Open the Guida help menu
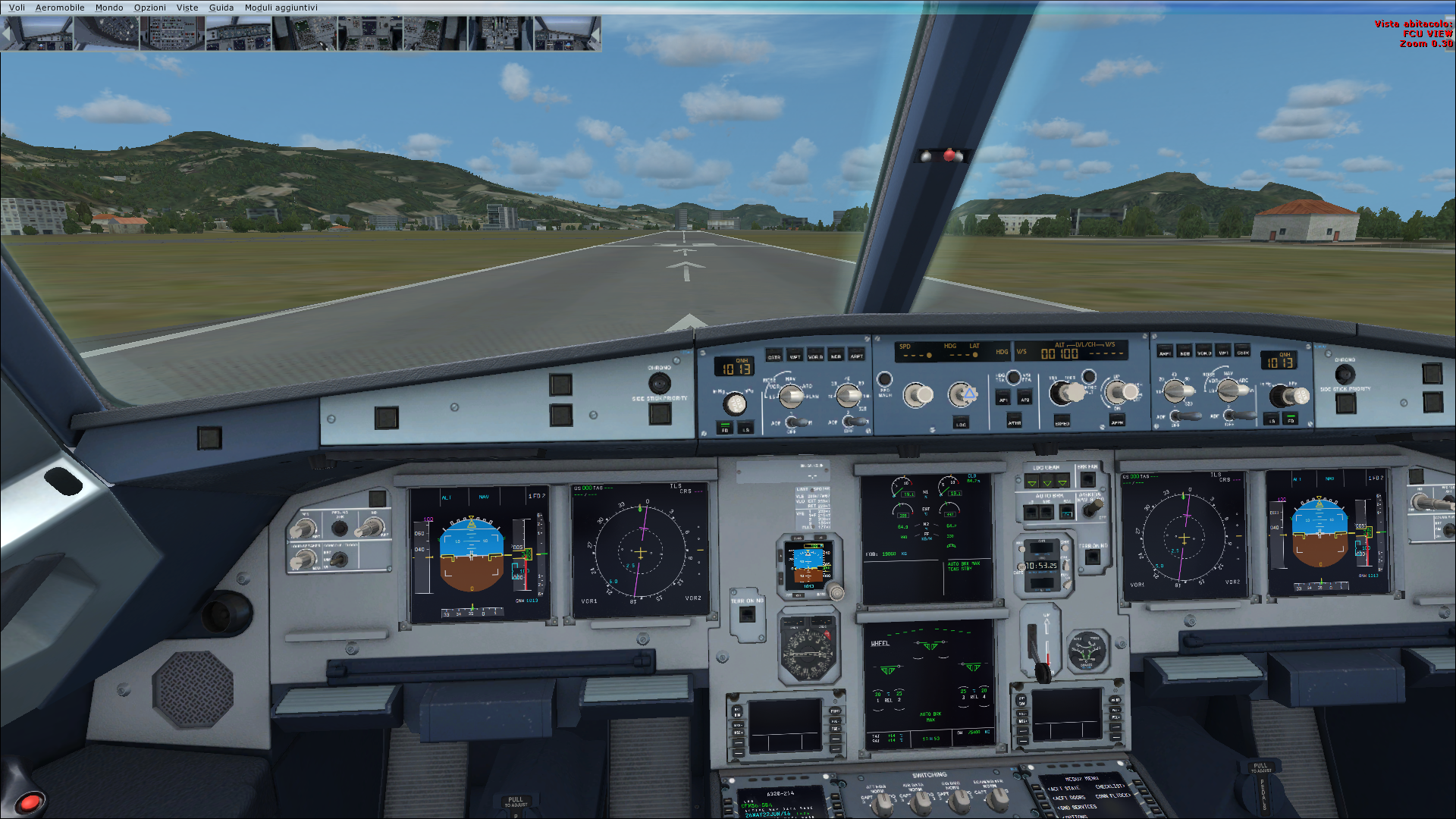The height and width of the screenshot is (819, 1456). 221,8
